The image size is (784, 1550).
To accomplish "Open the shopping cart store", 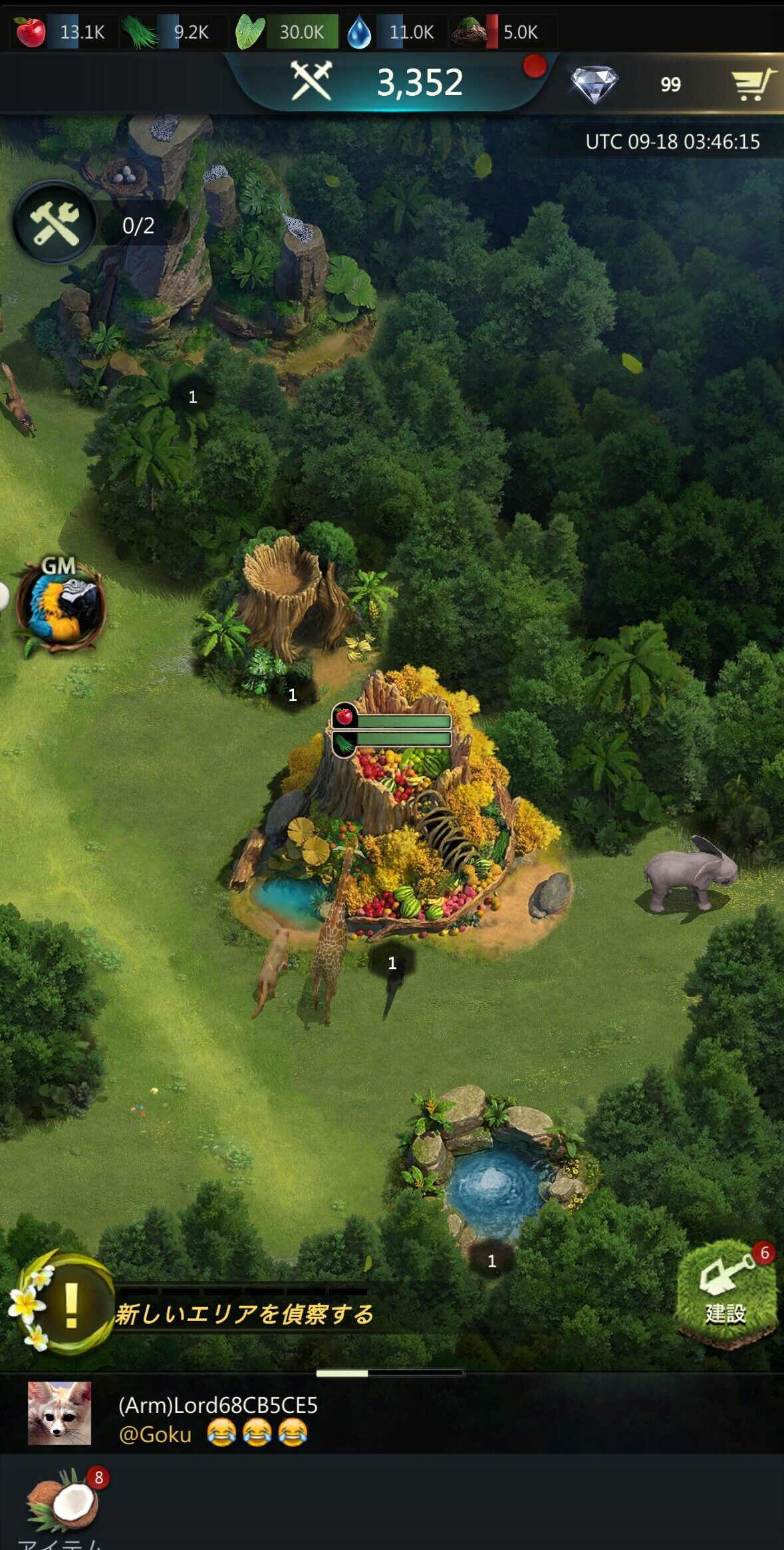I will [752, 84].
